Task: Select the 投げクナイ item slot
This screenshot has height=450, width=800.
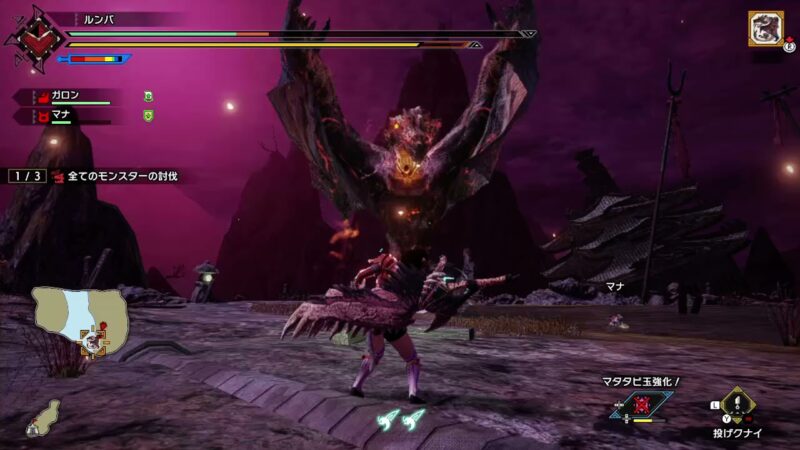Action: [x=738, y=405]
